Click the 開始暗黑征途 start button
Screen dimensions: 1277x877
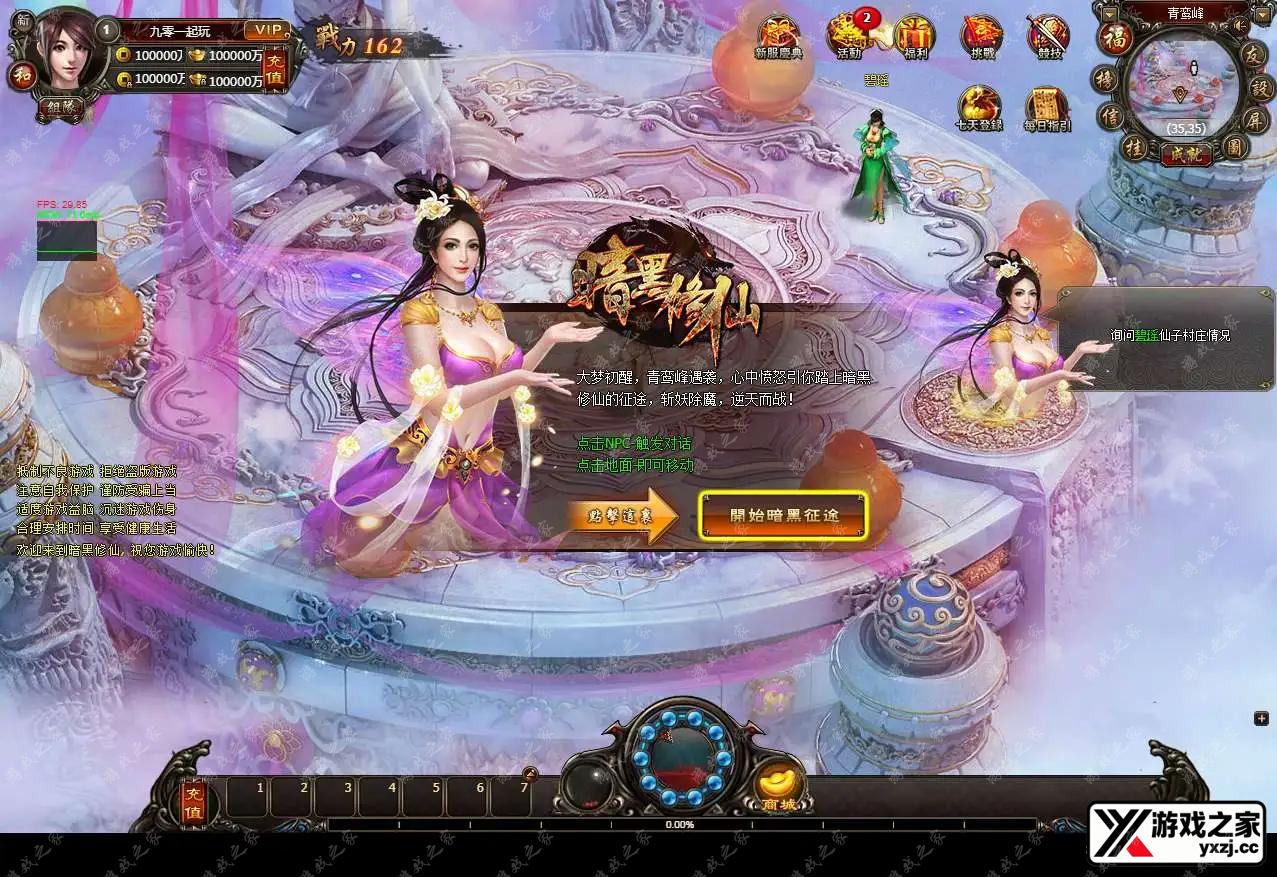tap(783, 515)
